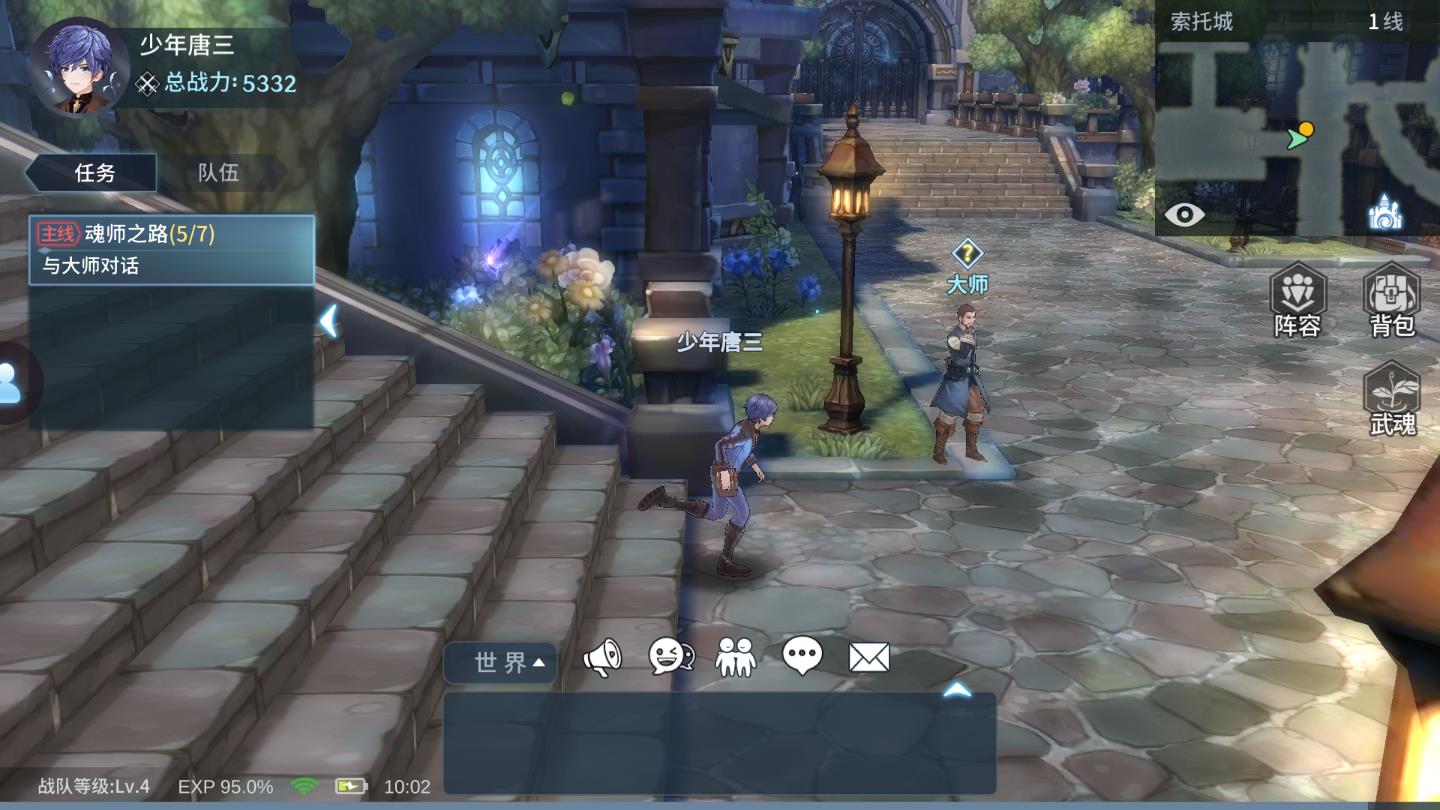
Task: Open the 少年唐三 player avatar portrait
Action: pyautogui.click(x=78, y=68)
